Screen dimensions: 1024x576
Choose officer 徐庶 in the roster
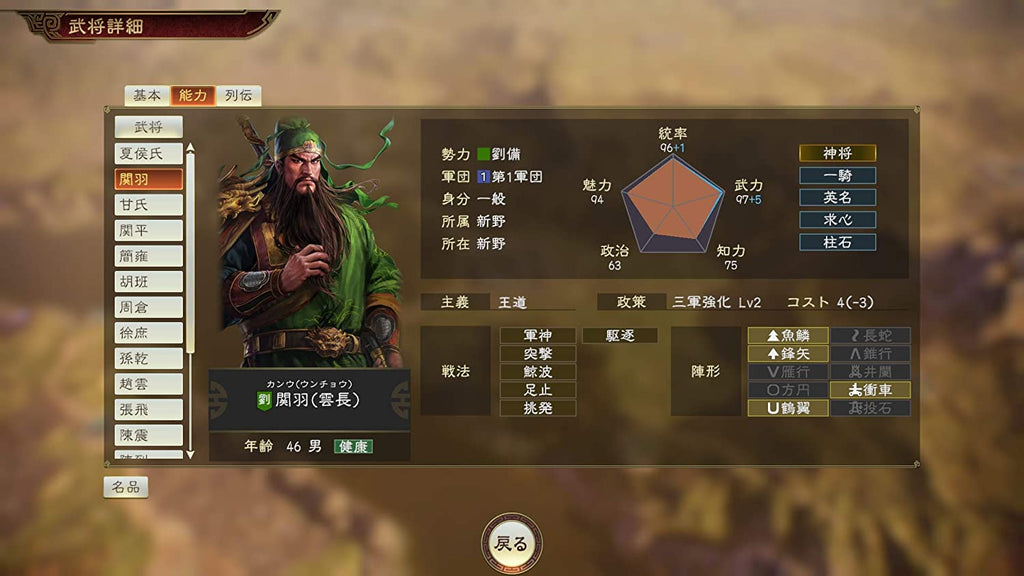coord(148,333)
